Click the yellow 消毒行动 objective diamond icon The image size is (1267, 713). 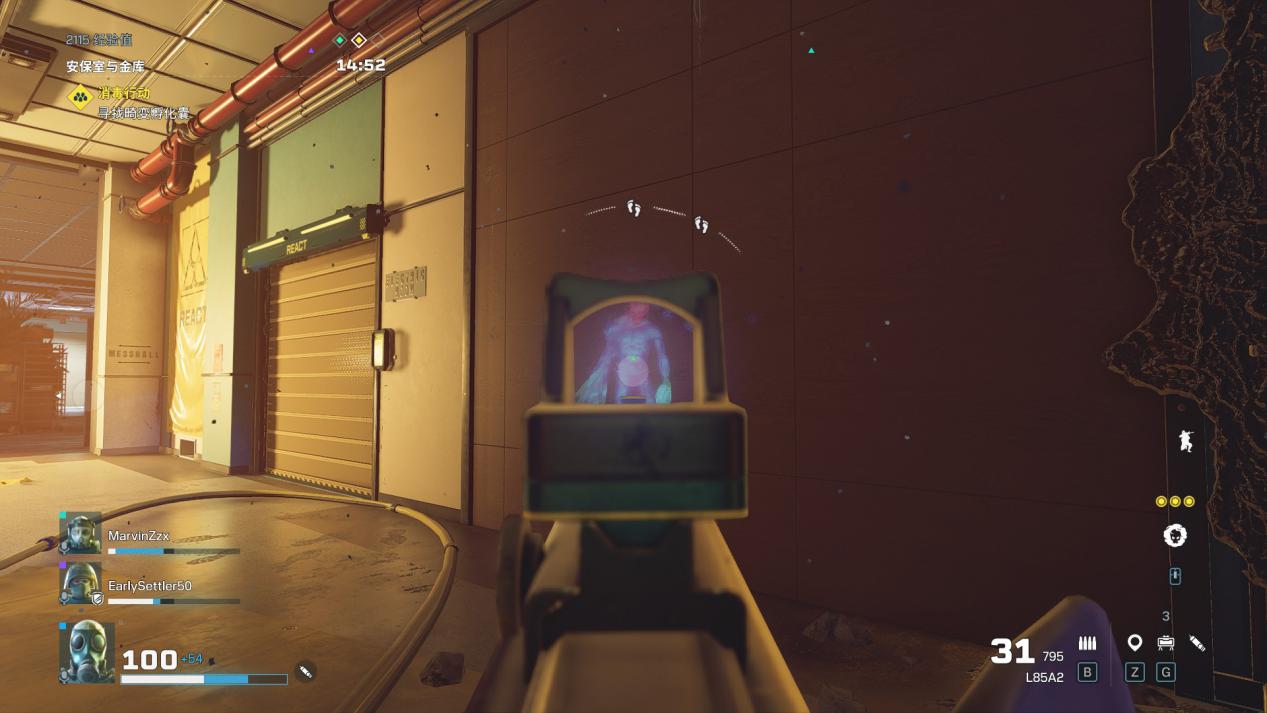pyautogui.click(x=80, y=97)
